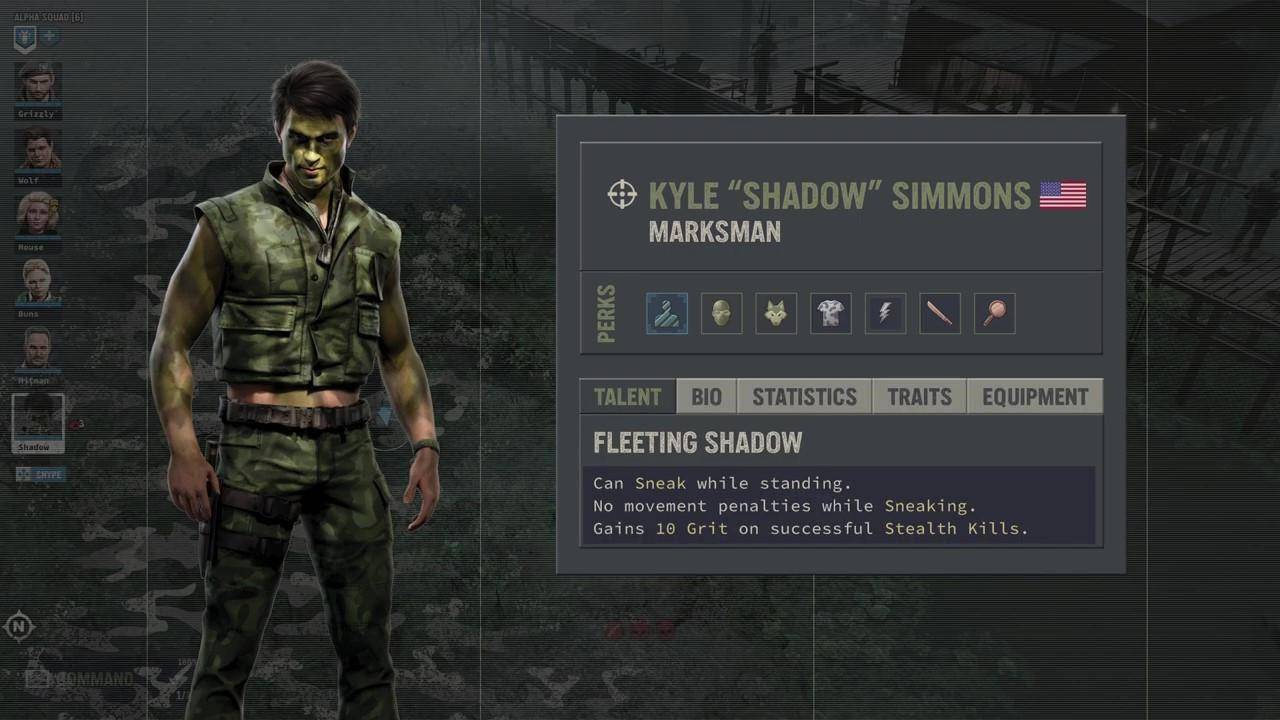Click the plus icon beside the squad badge
Viewport: 1280px width, 720px height.
click(49, 38)
